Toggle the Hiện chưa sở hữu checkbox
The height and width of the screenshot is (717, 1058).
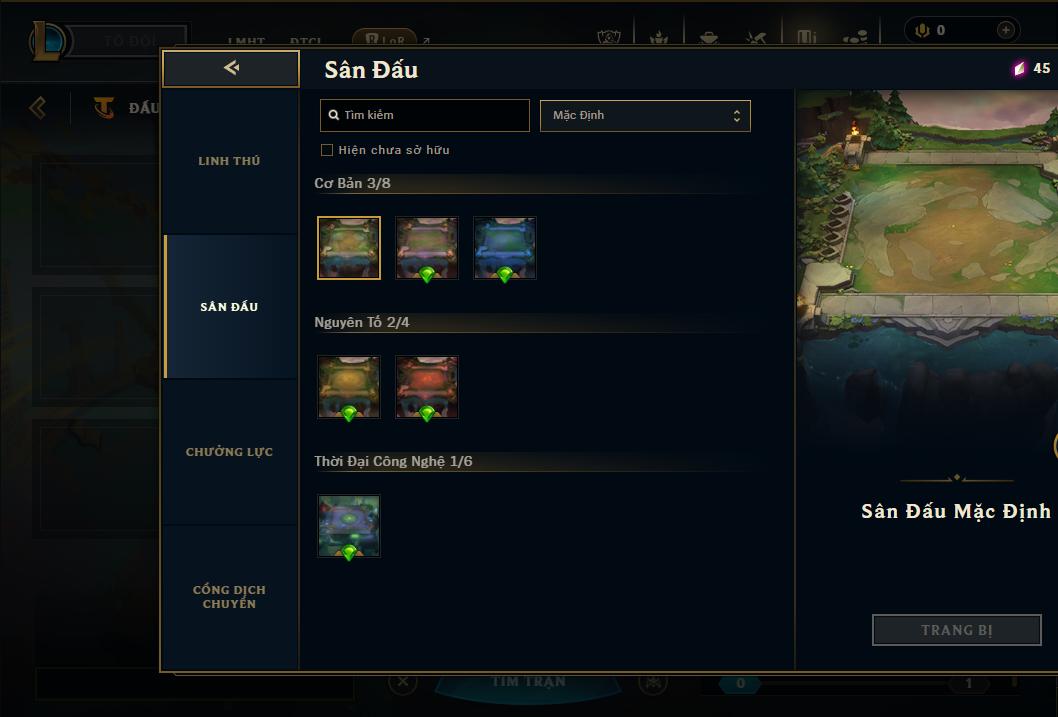click(326, 150)
